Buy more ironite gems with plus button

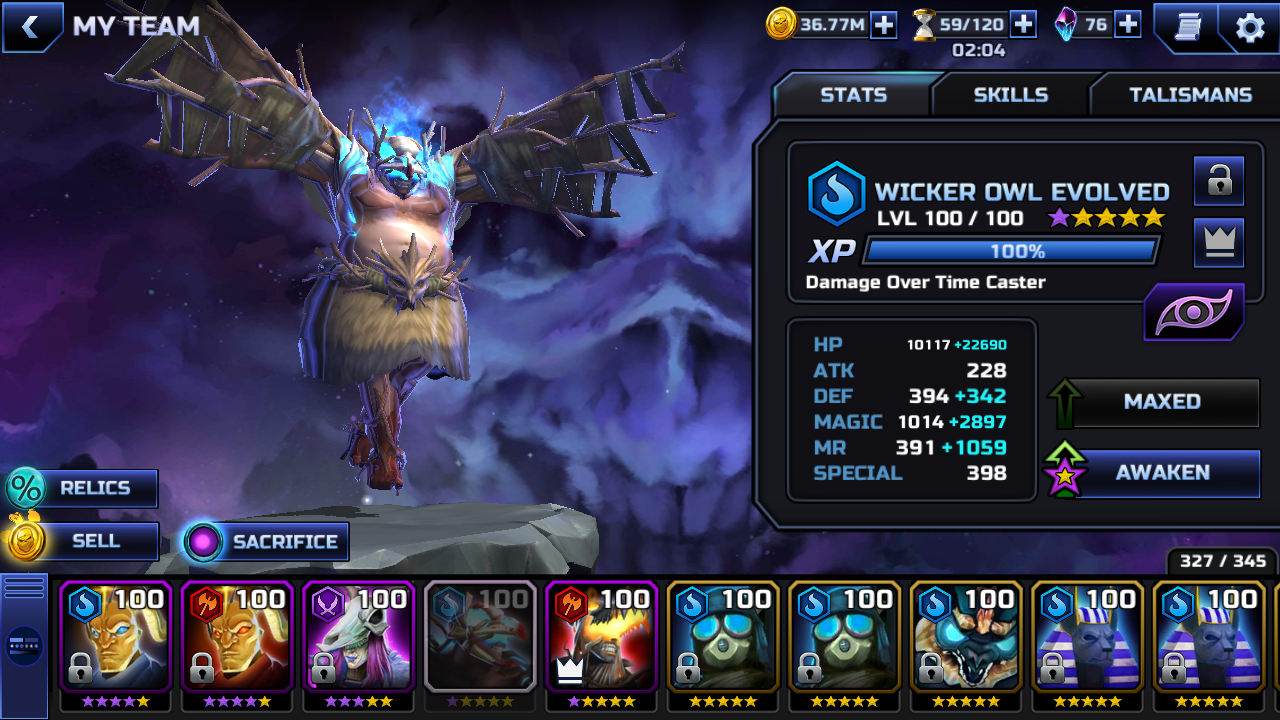pyautogui.click(x=1128, y=25)
